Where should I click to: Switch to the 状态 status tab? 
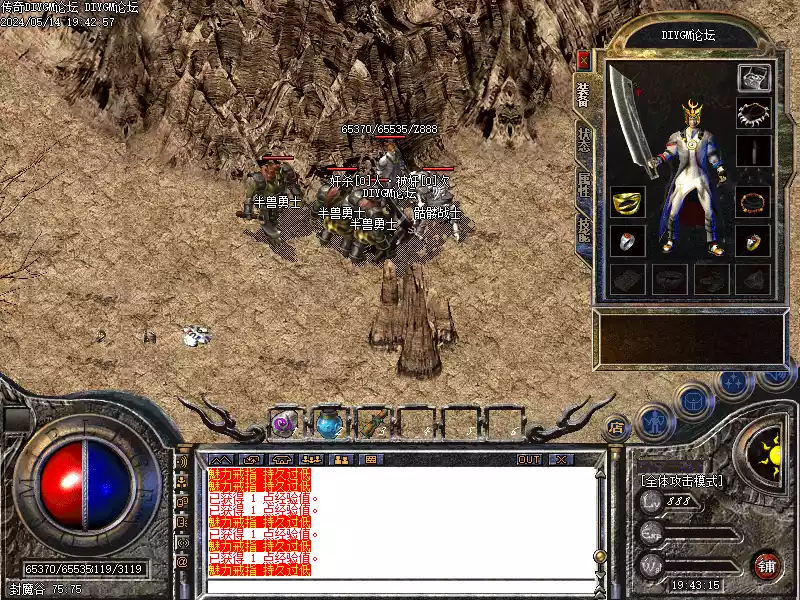click(584, 139)
